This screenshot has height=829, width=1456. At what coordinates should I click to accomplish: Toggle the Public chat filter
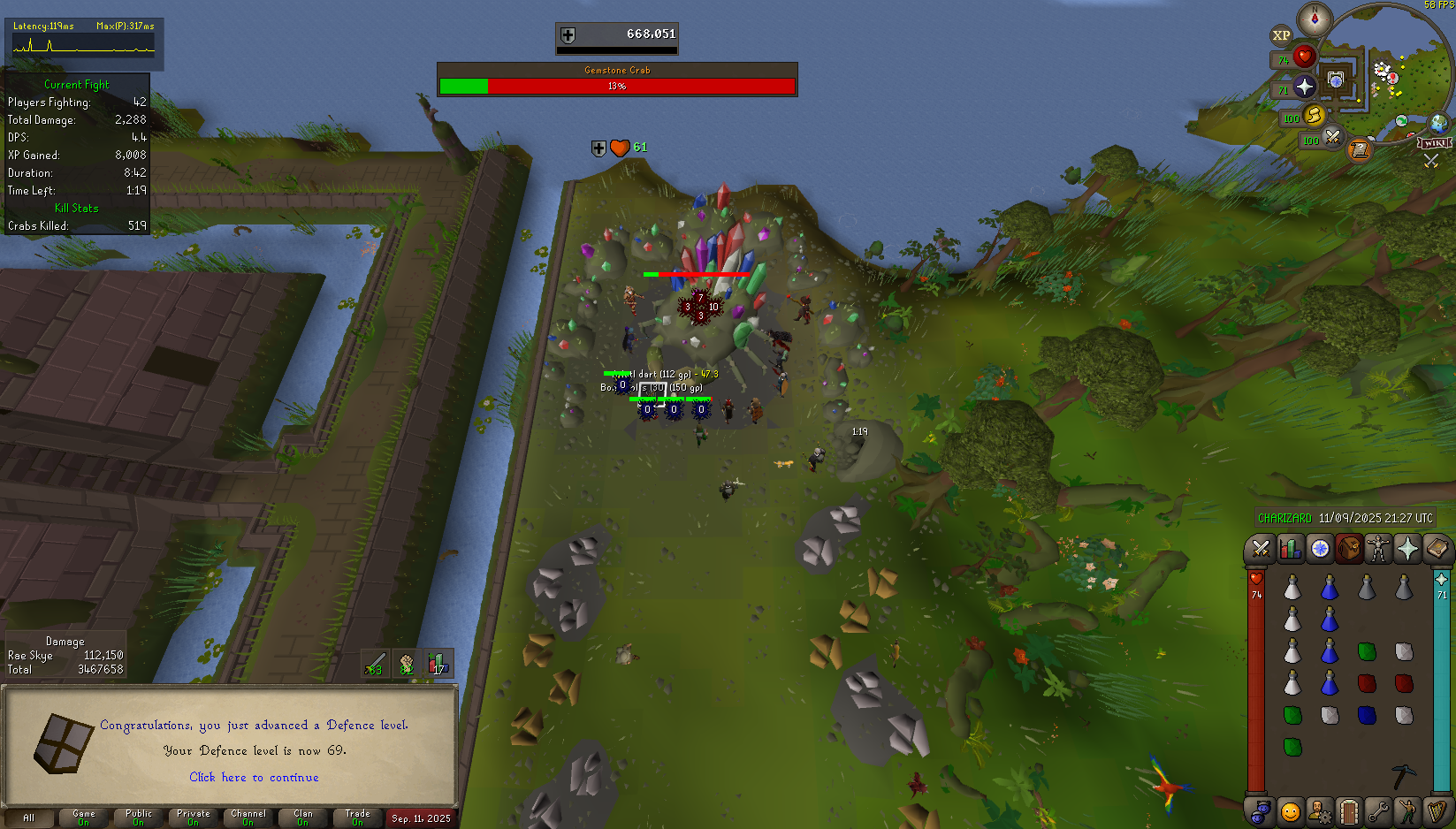[x=138, y=818]
